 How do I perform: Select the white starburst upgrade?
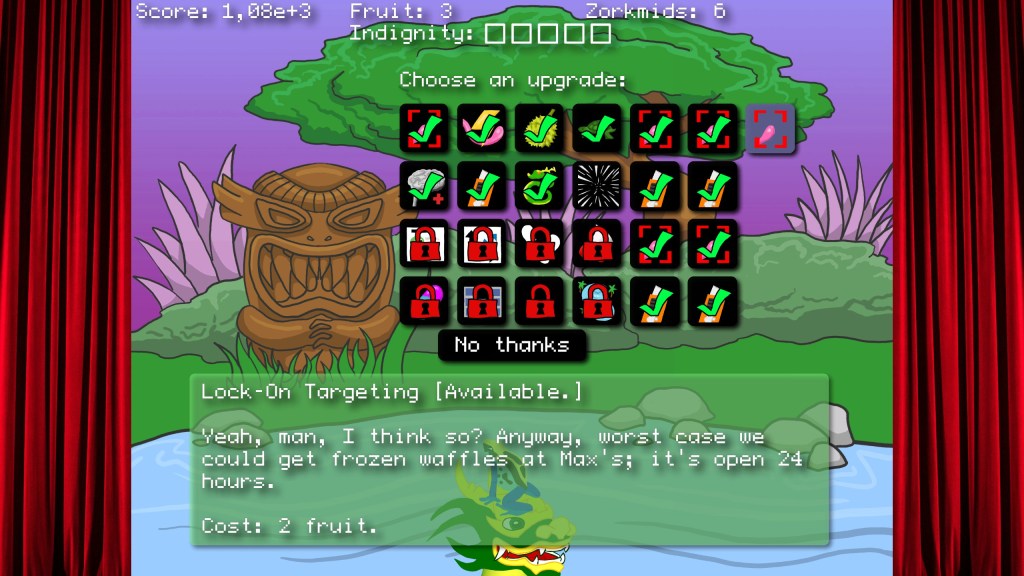598,187
